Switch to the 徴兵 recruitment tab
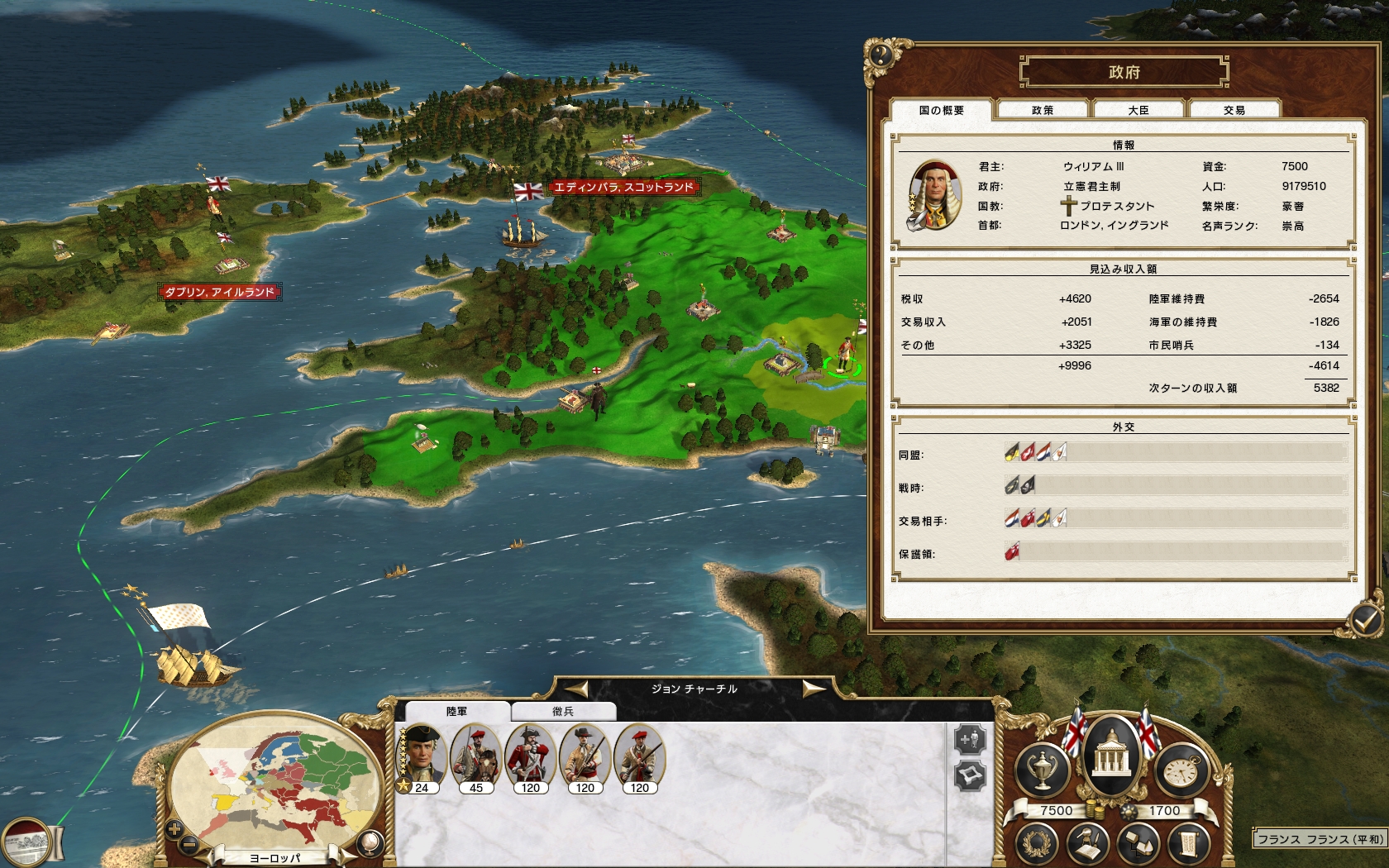Screen dimensions: 1389x868 pos(563,711)
